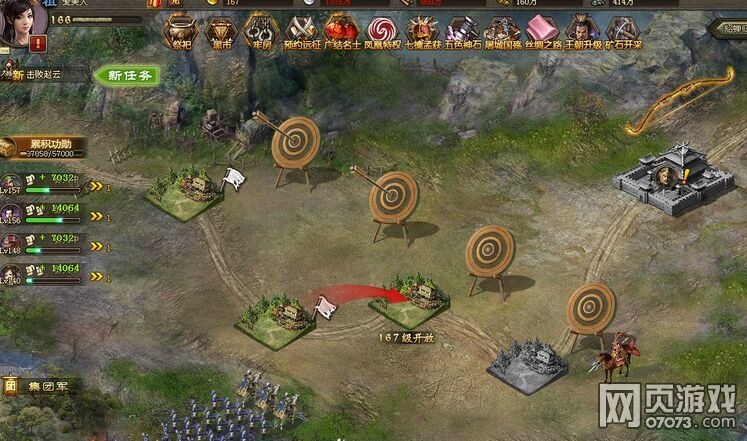Open the 累积功勋 merit chest
The width and height of the screenshot is (747, 441).
coord(14,147)
